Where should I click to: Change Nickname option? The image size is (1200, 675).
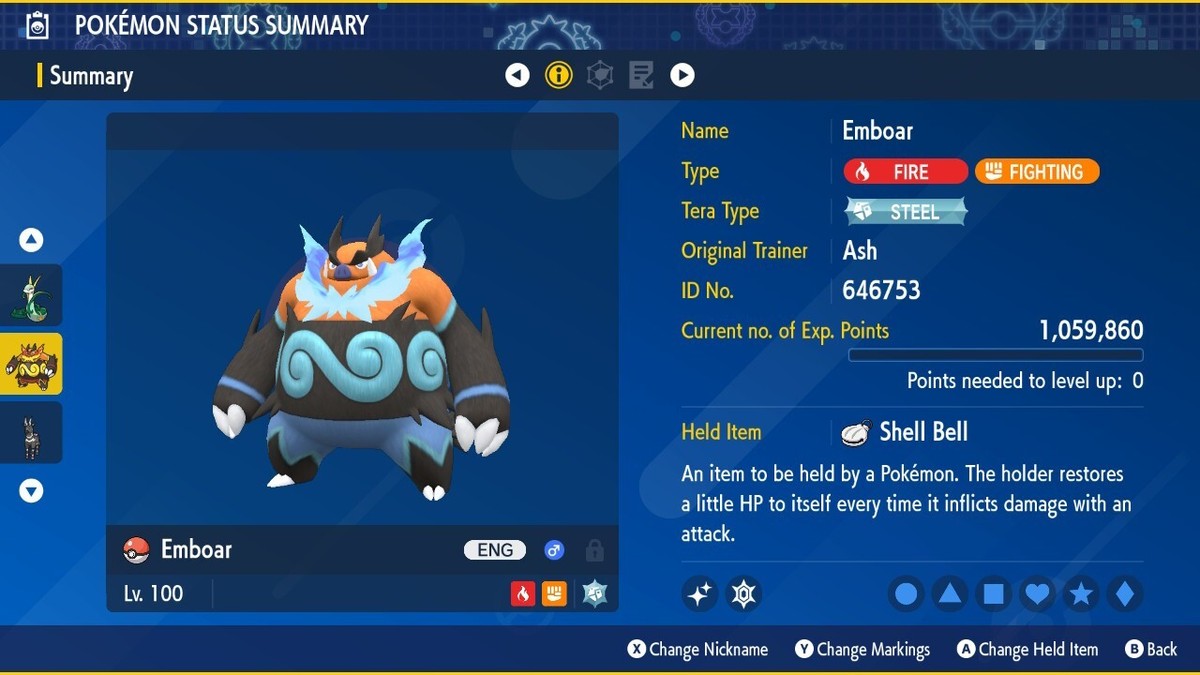click(698, 650)
